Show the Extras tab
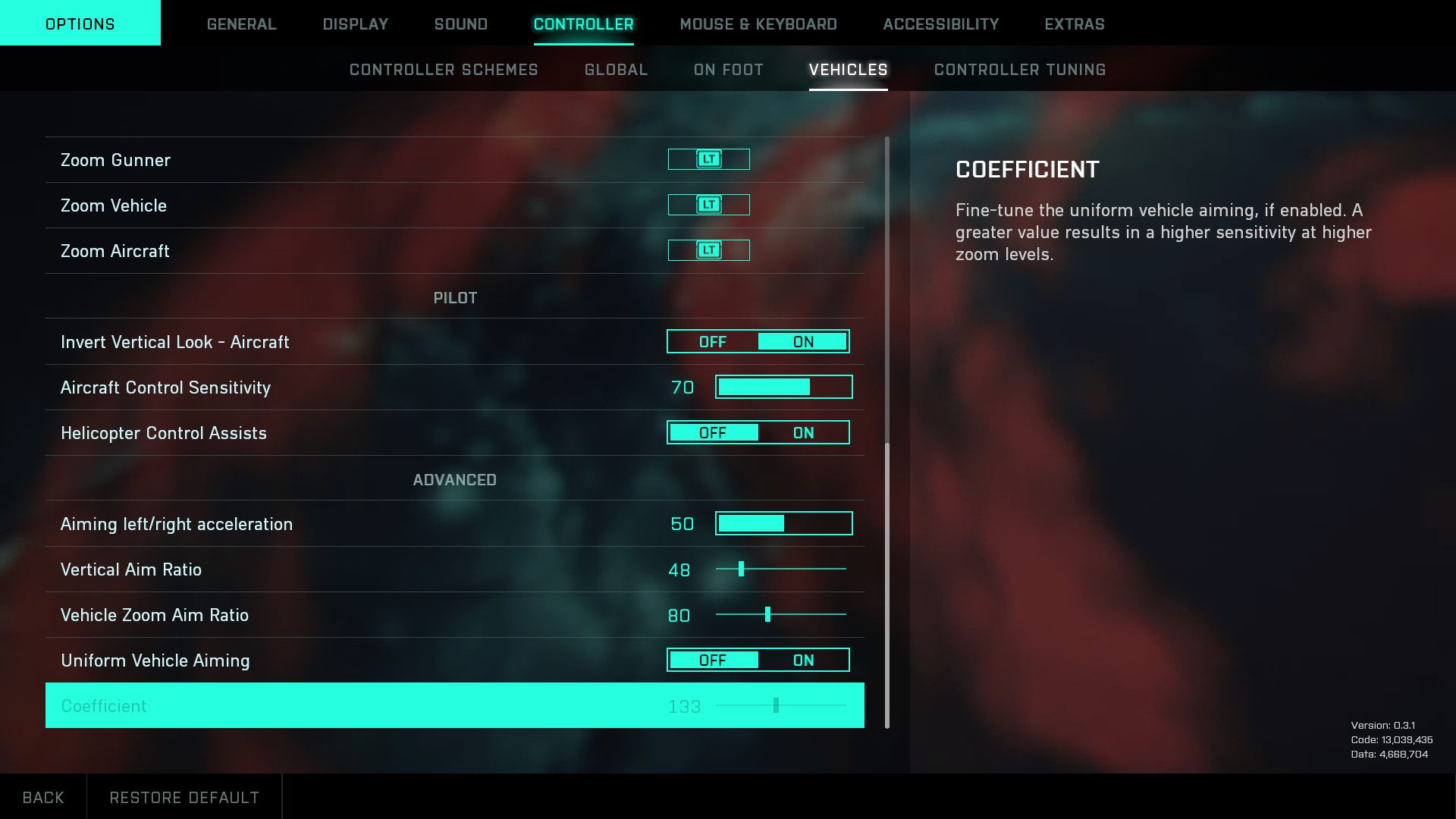Viewport: 1456px width, 819px height. pyautogui.click(x=1074, y=24)
